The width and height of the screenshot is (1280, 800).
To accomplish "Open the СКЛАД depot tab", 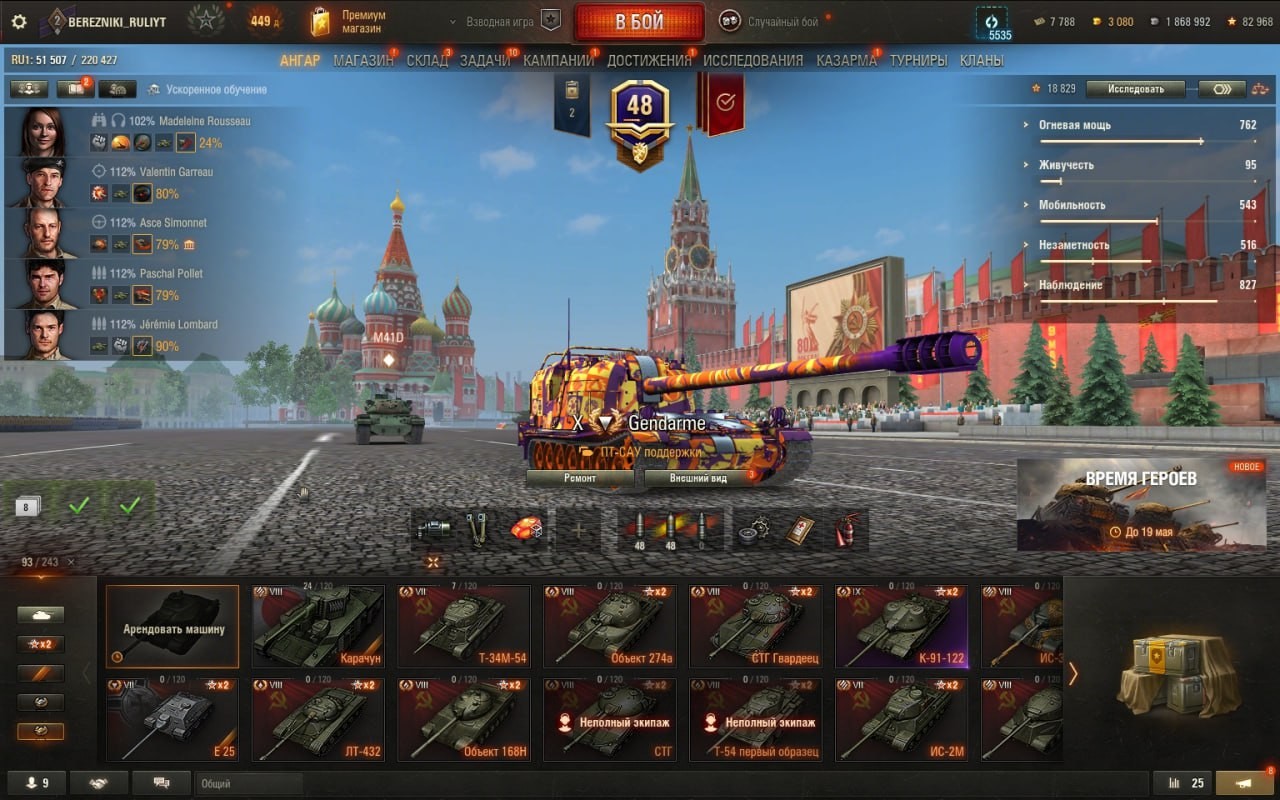I will click(427, 60).
